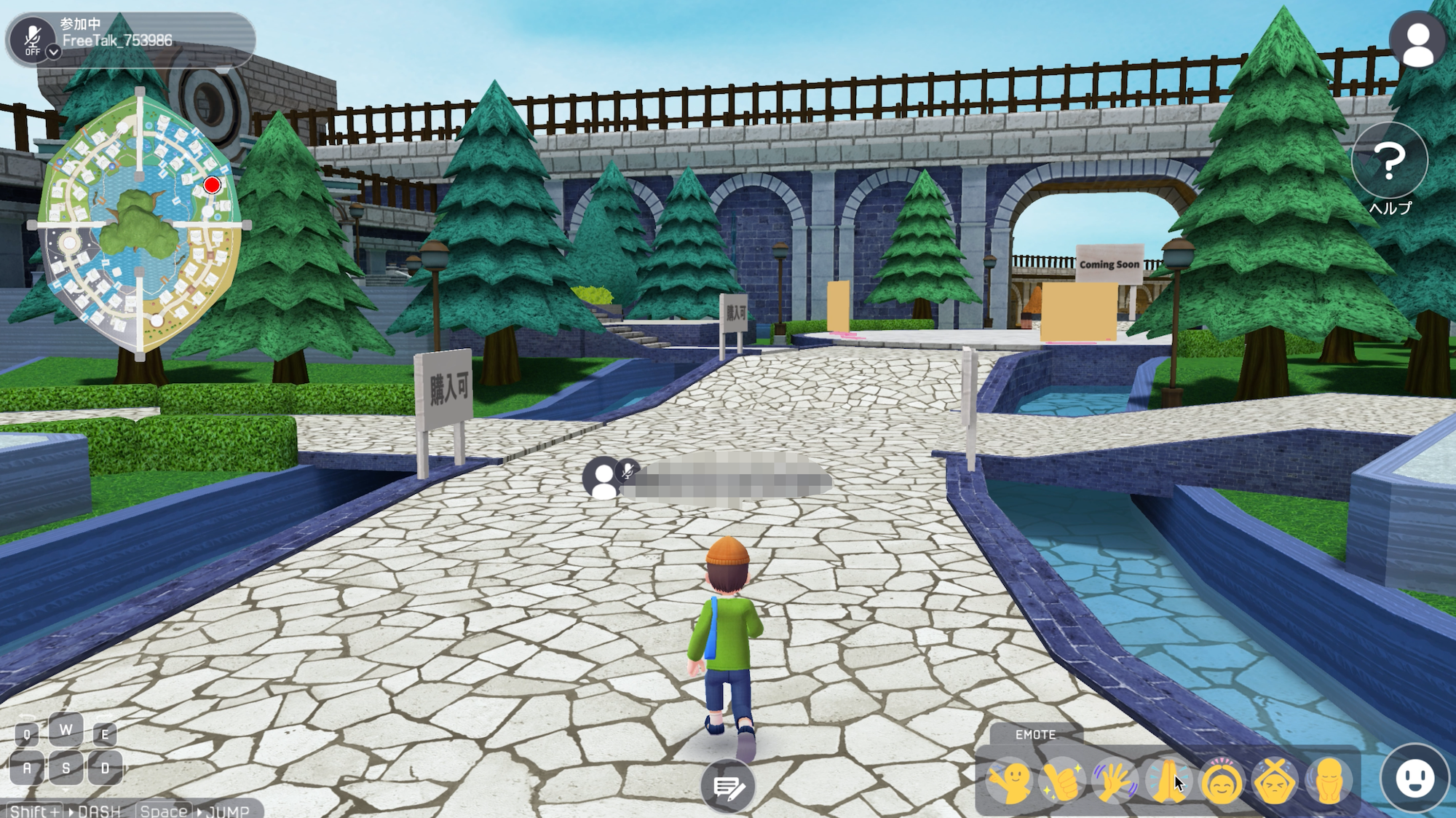Send the thumbs-up emote
Viewport: 1456px width, 818px height.
[1061, 782]
